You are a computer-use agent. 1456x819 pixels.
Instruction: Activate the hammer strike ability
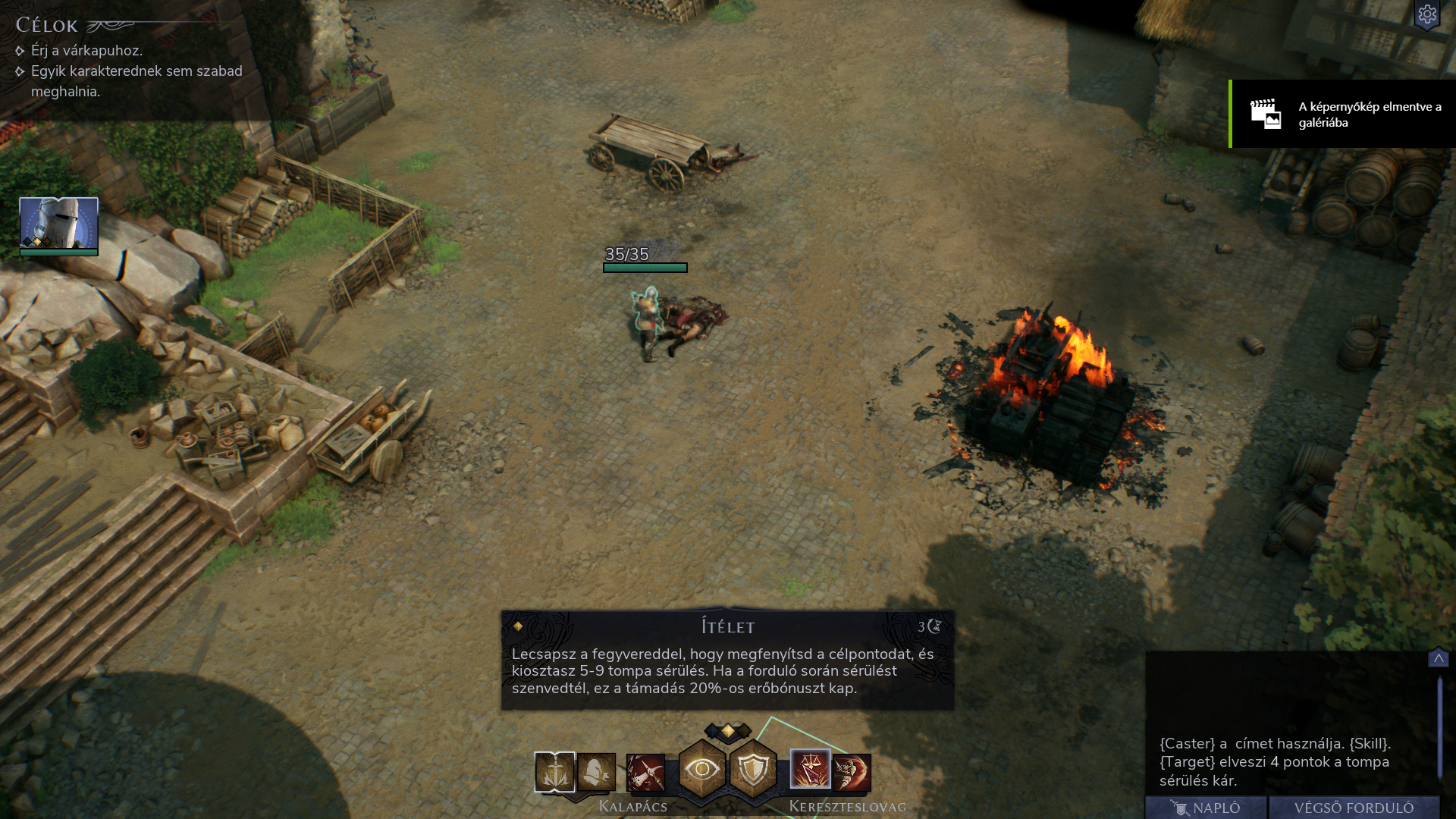click(x=645, y=773)
